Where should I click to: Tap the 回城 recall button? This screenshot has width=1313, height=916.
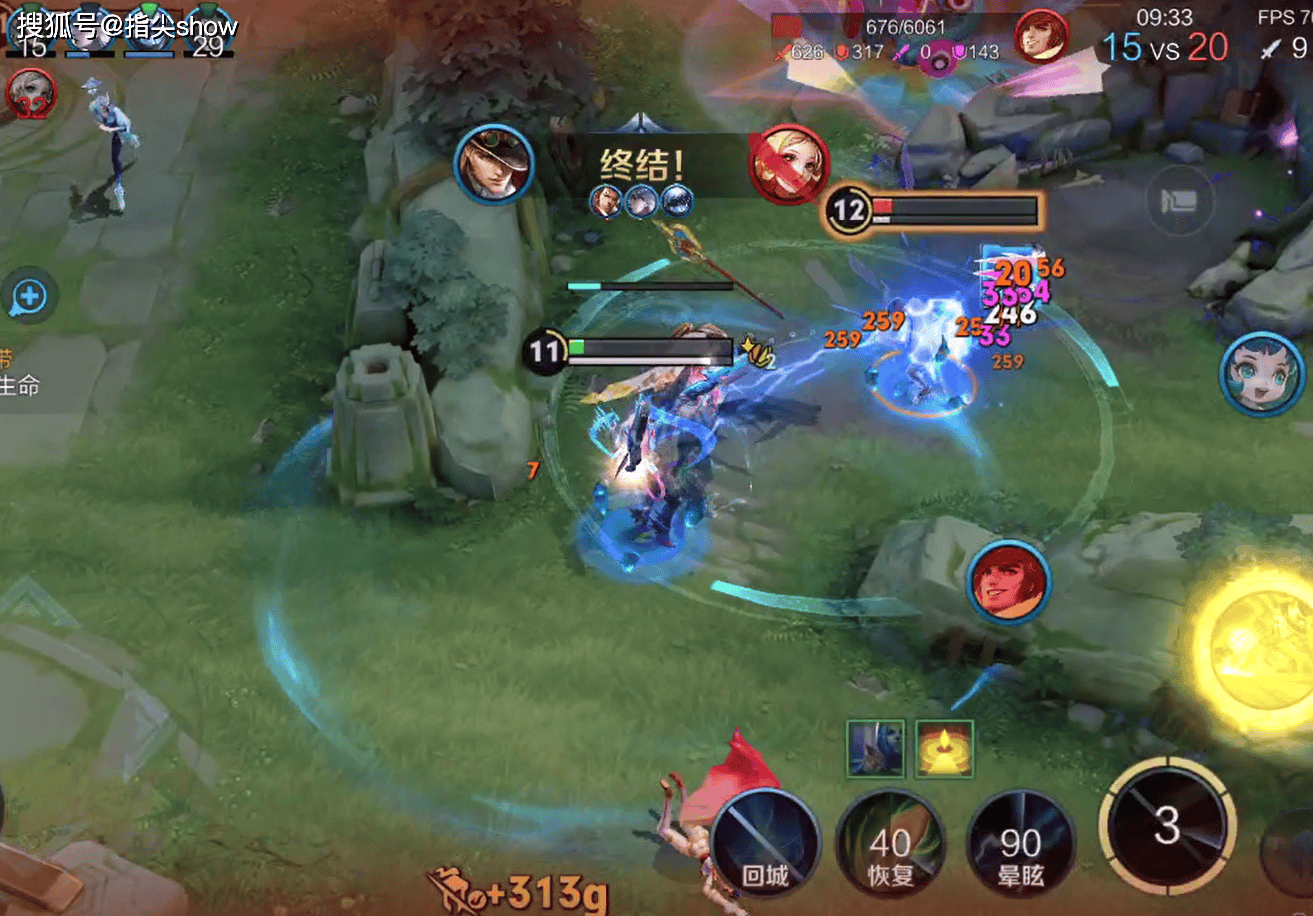[x=767, y=844]
